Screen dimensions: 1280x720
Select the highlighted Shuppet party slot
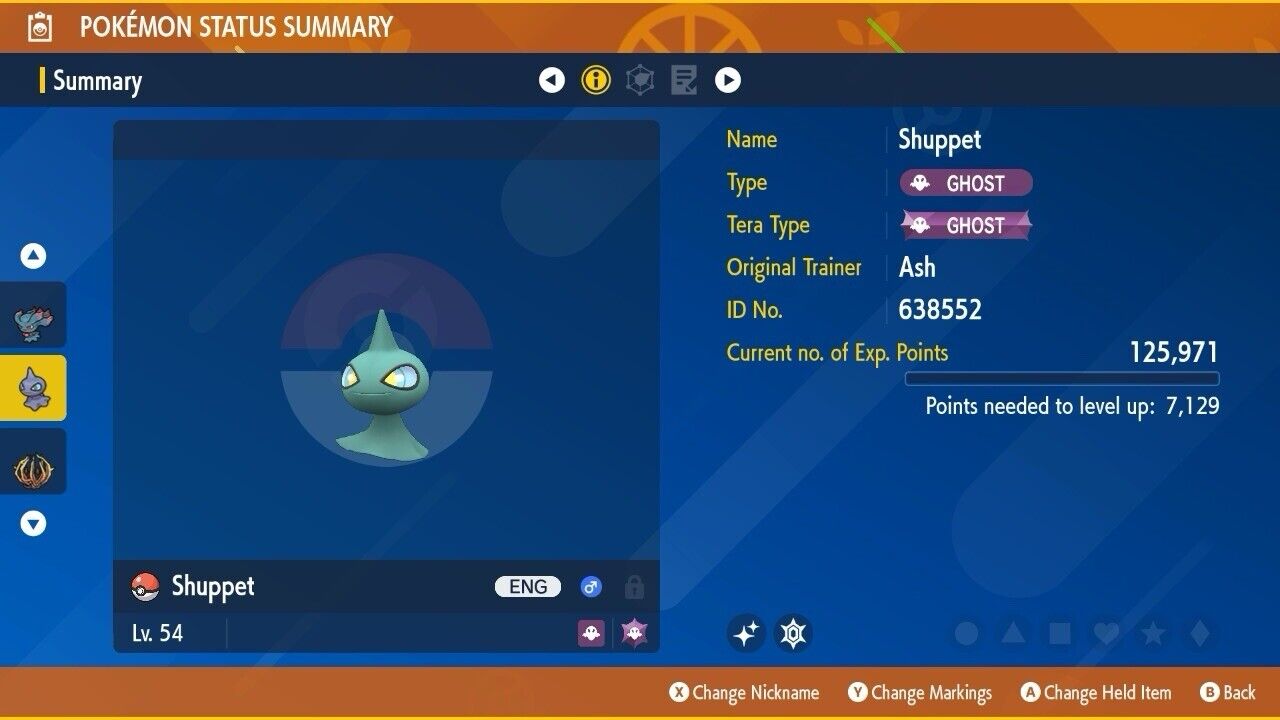tap(33, 388)
